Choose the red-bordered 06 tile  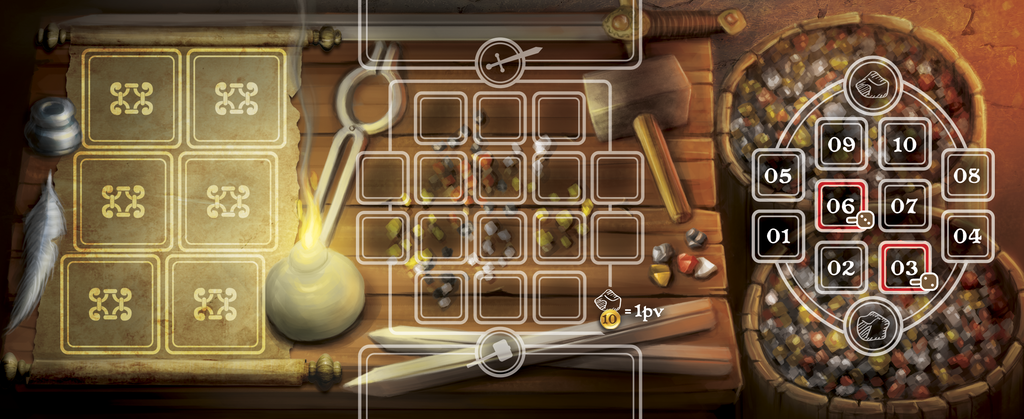click(x=841, y=207)
